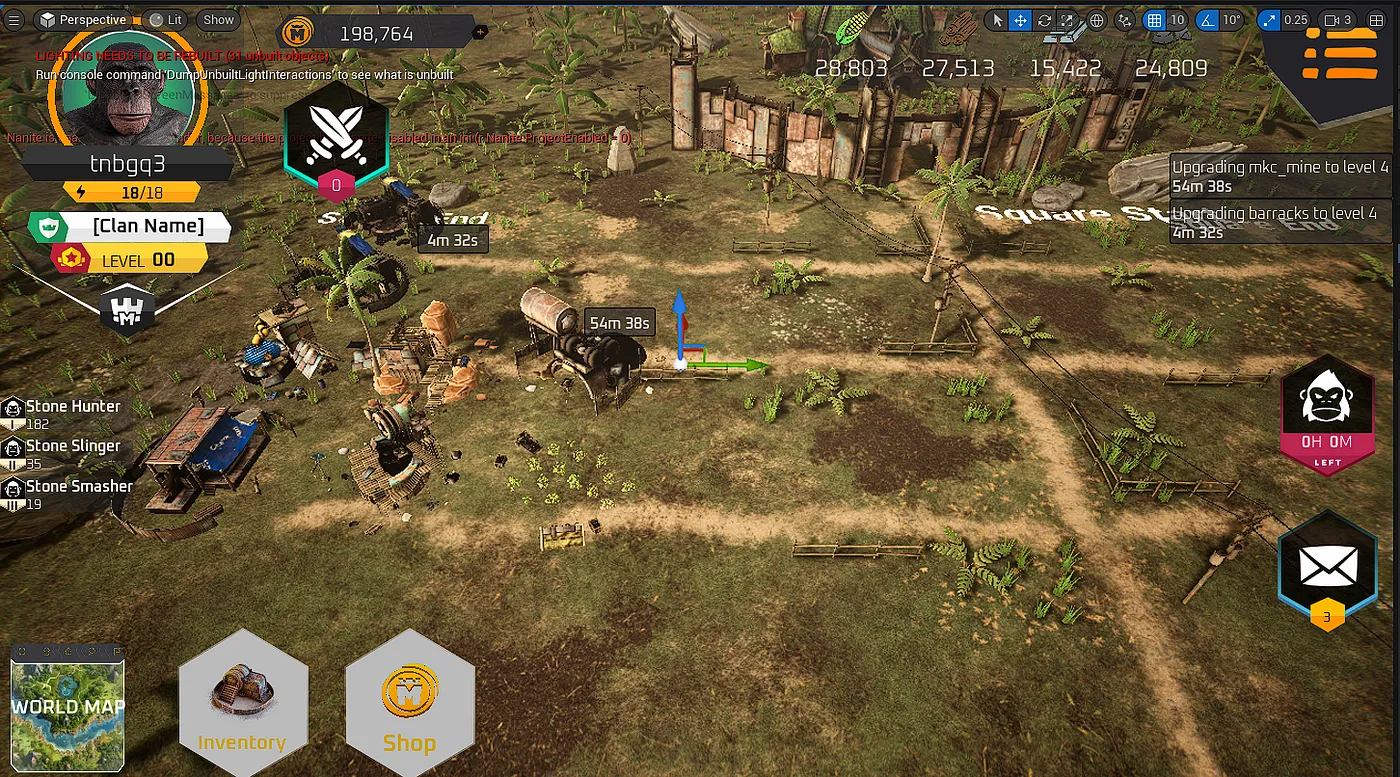
Task: Open the Perspective viewport dropdown
Action: click(84, 19)
